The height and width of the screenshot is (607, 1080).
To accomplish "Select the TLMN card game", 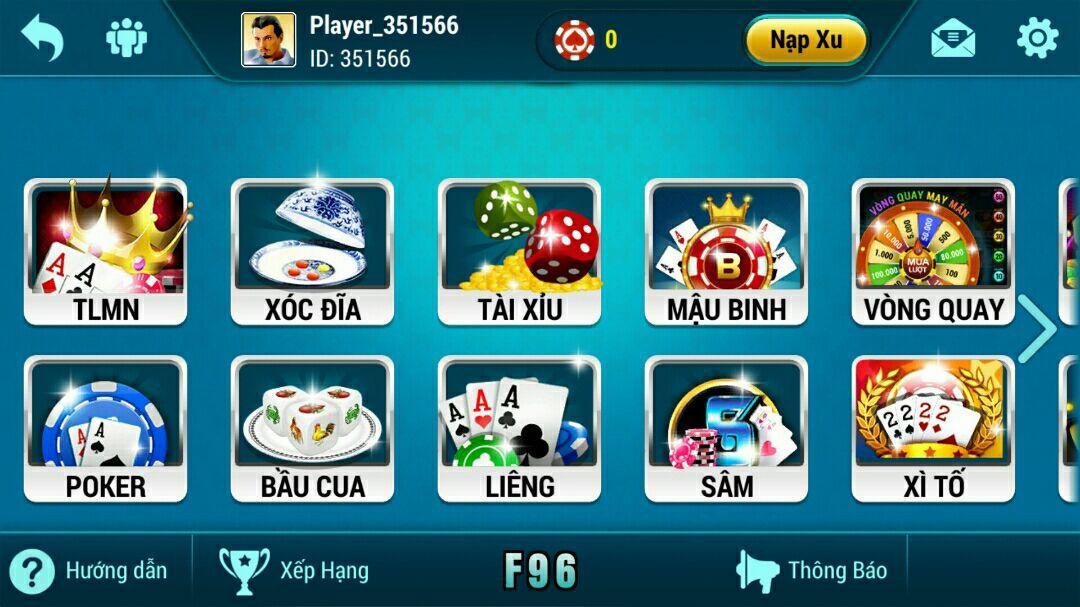I will (105, 251).
